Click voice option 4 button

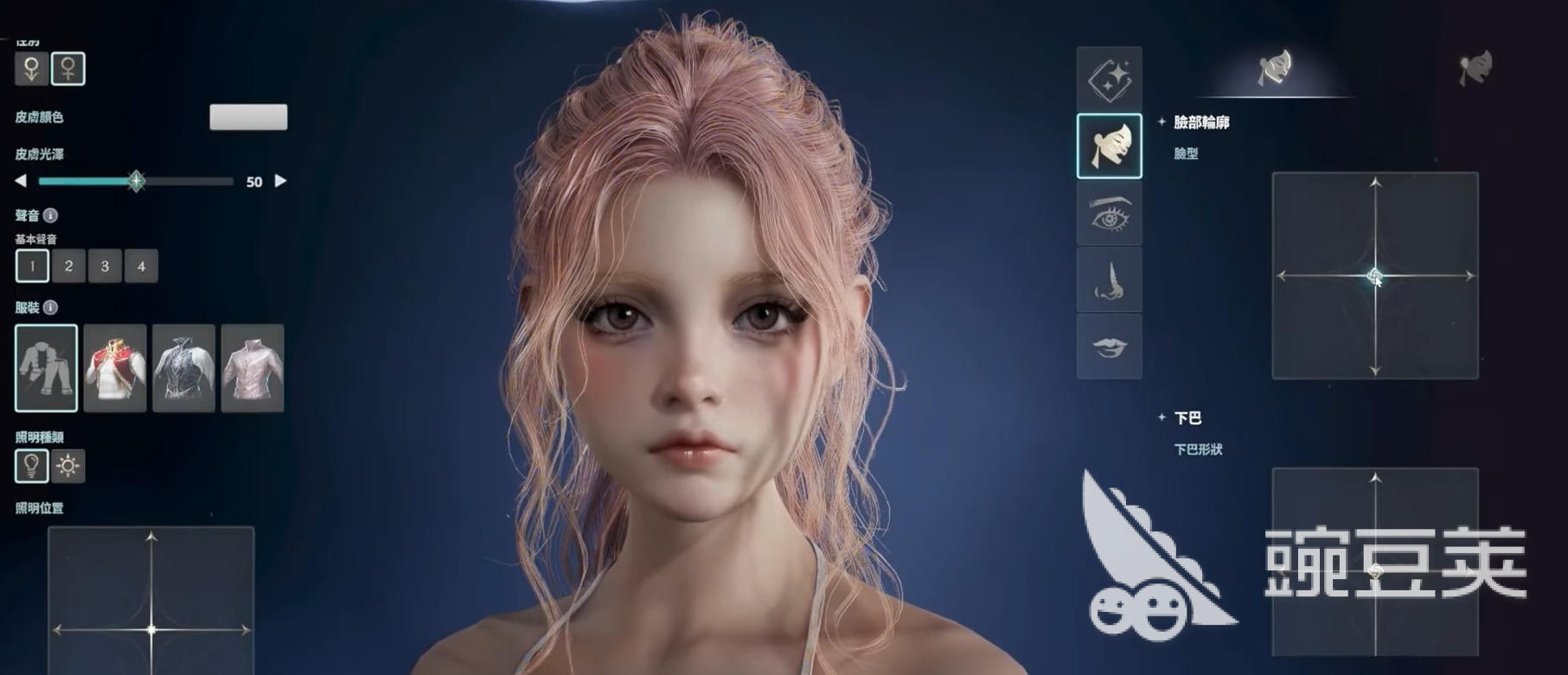point(140,266)
